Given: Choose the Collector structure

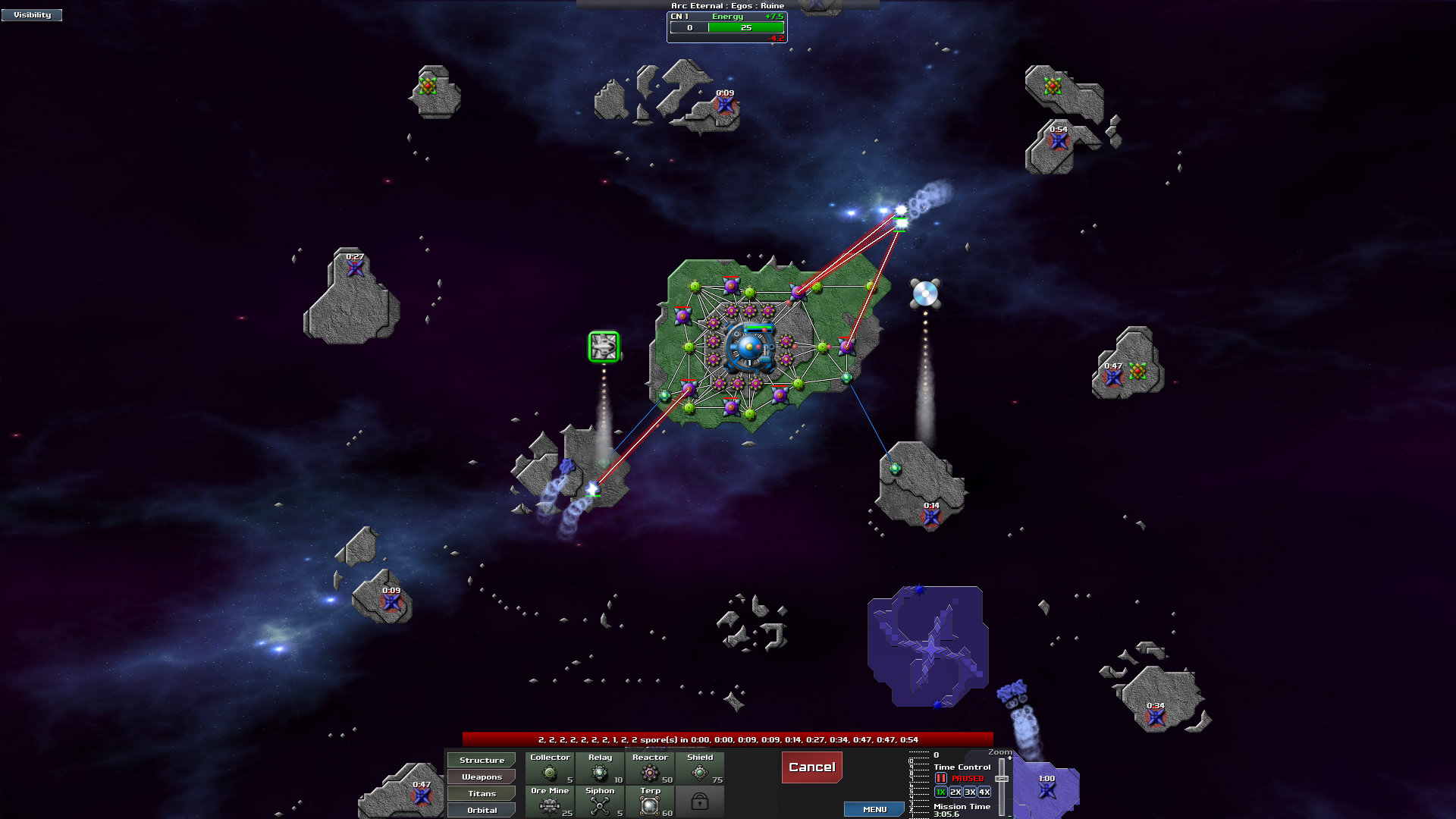Looking at the screenshot, I should coord(550,768).
